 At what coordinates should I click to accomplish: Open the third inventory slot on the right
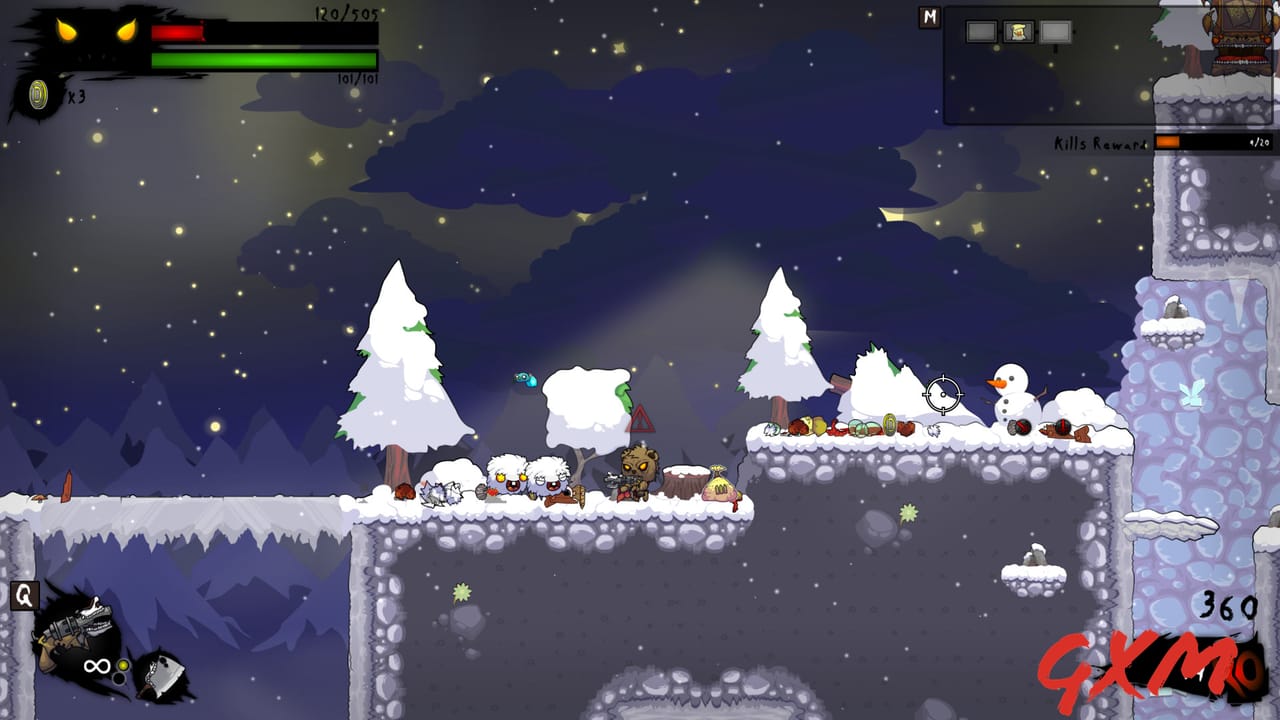[1054, 32]
